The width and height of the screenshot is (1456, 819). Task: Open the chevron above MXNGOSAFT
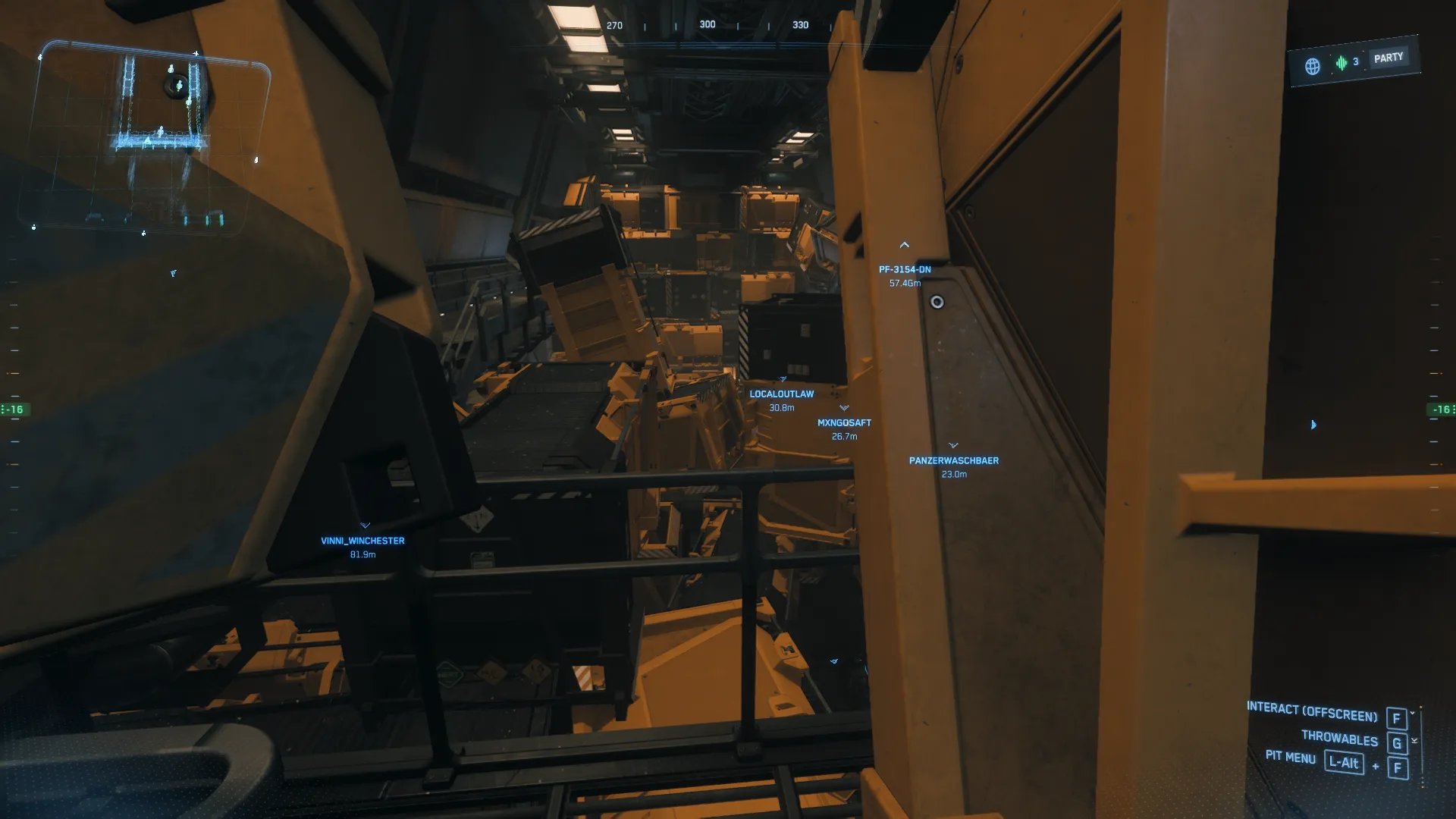coord(843,408)
